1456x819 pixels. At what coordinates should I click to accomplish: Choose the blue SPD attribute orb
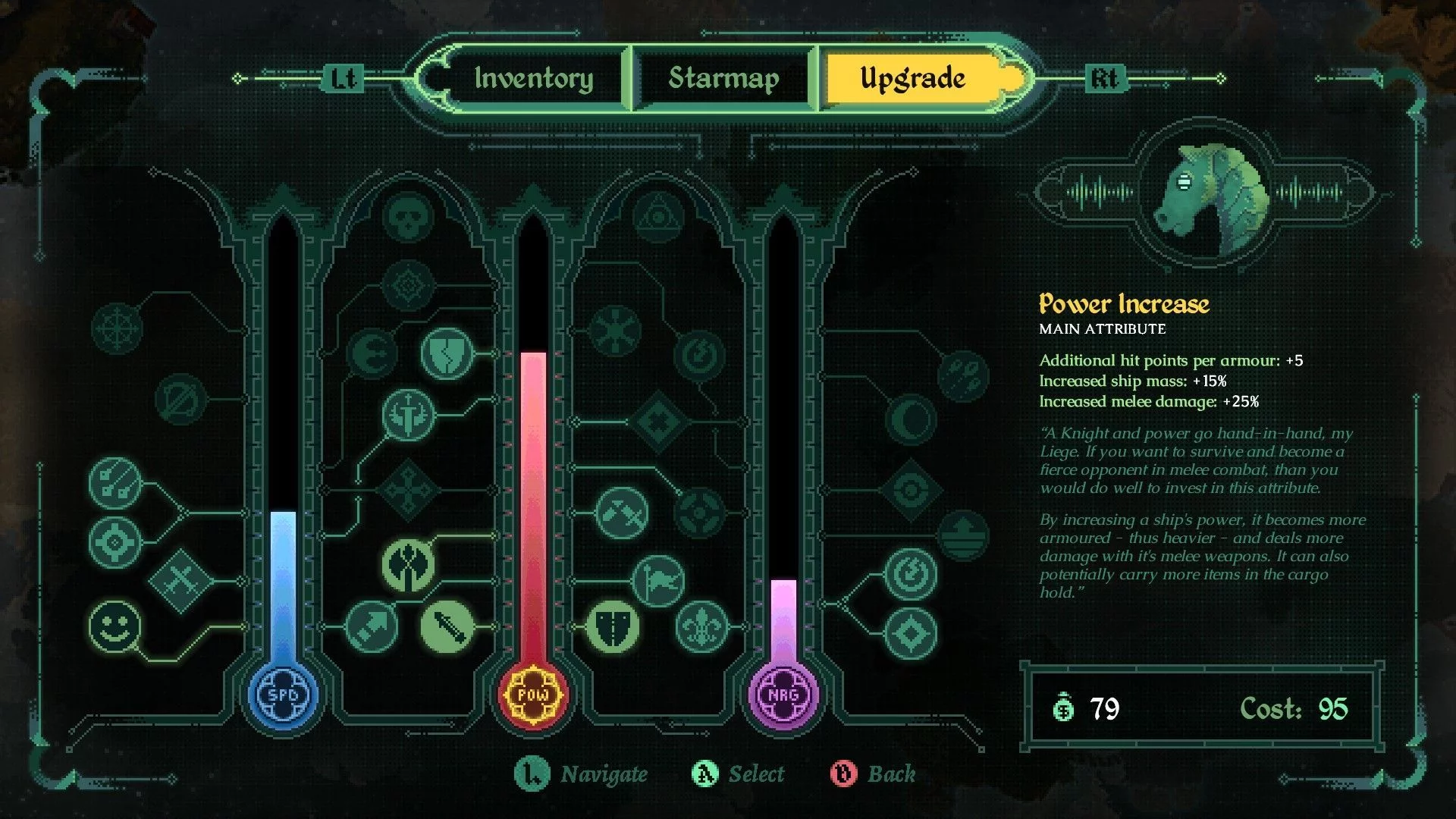click(x=283, y=695)
